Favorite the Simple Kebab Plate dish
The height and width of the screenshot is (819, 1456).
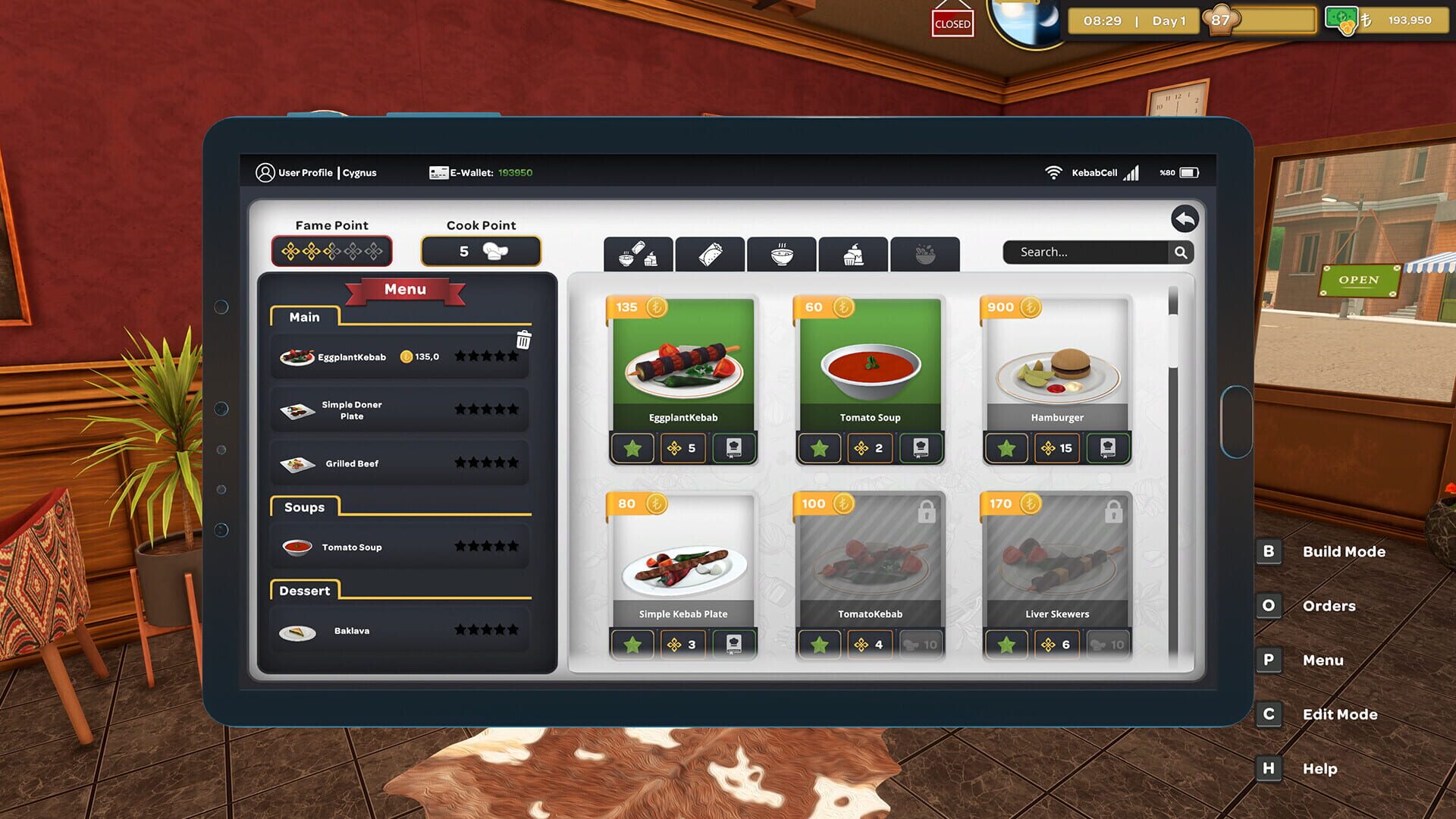[634, 645]
